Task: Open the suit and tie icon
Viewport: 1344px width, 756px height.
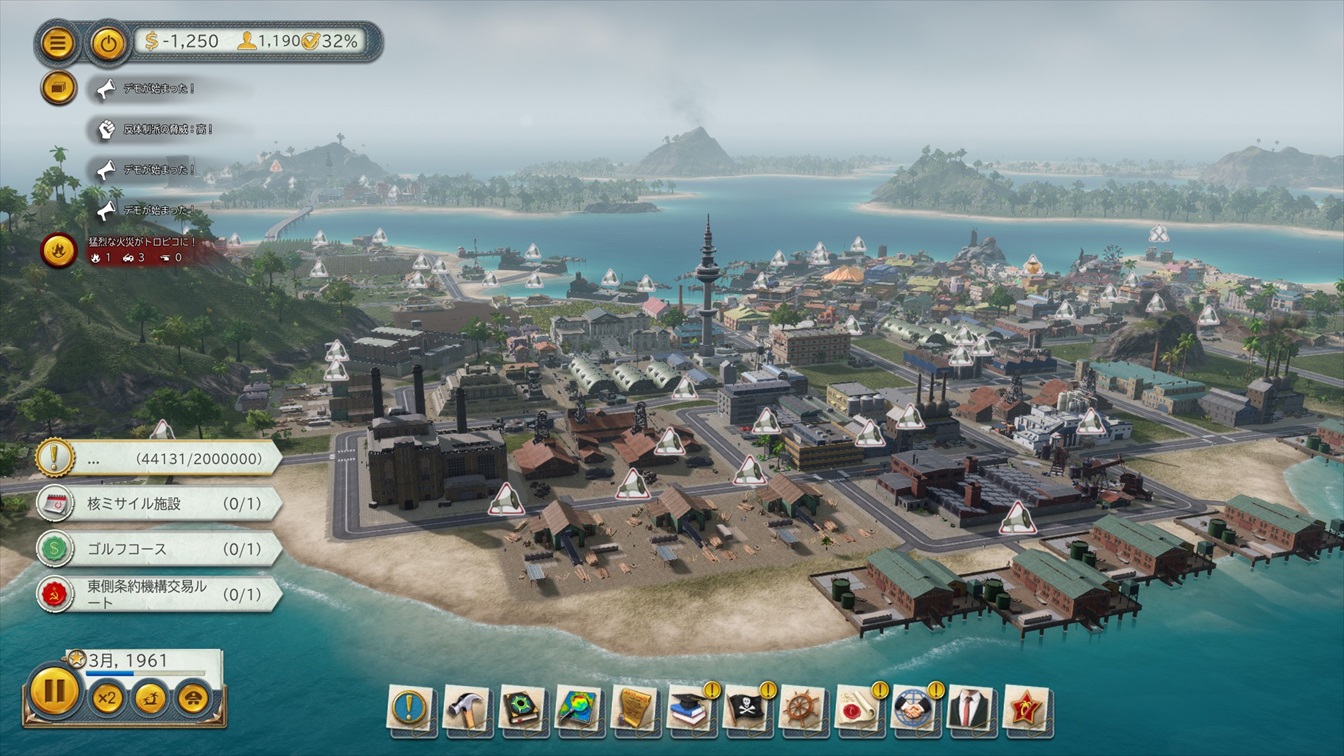Action: click(x=970, y=708)
